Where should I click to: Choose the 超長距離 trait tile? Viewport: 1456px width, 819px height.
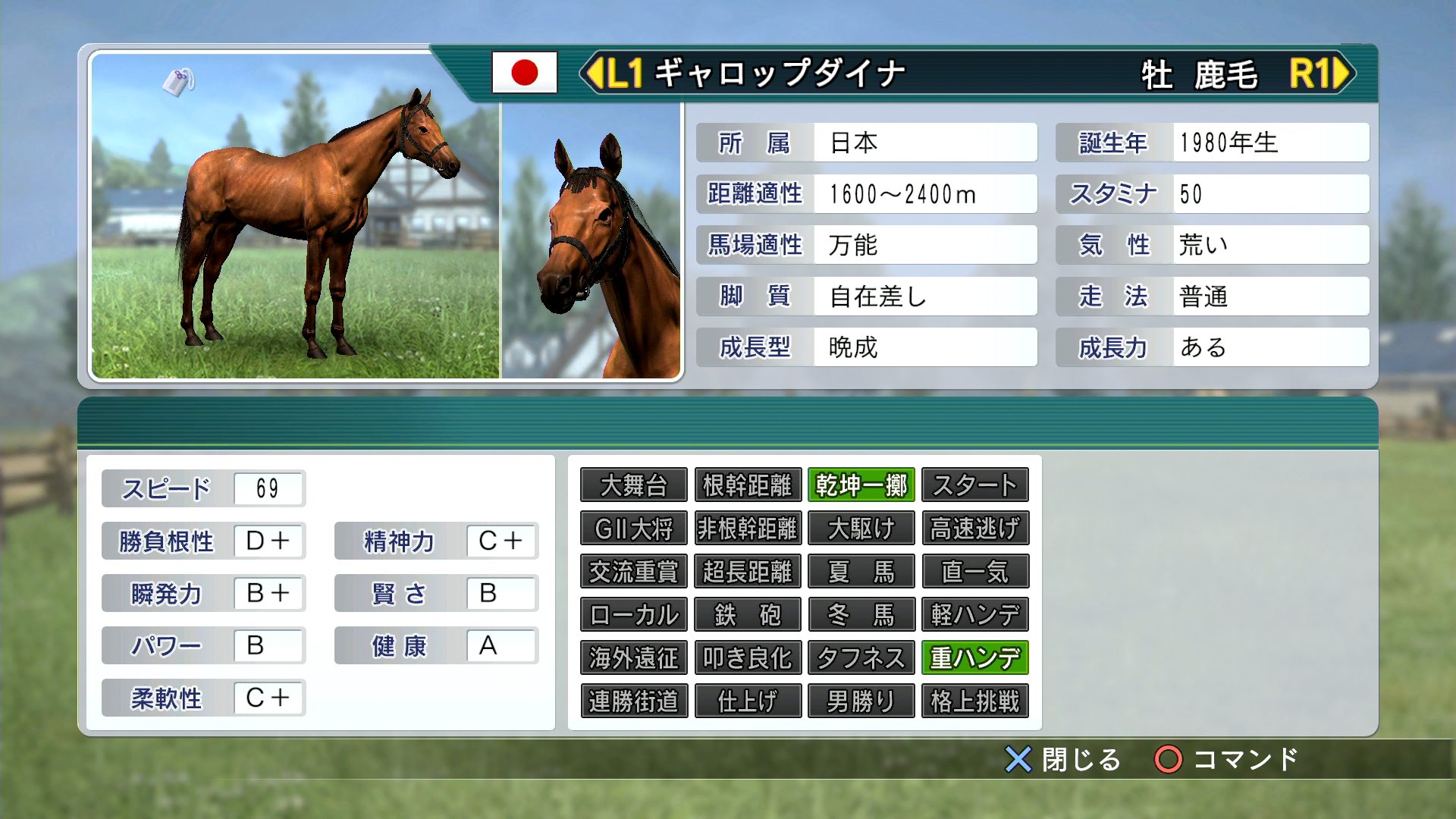pos(748,572)
